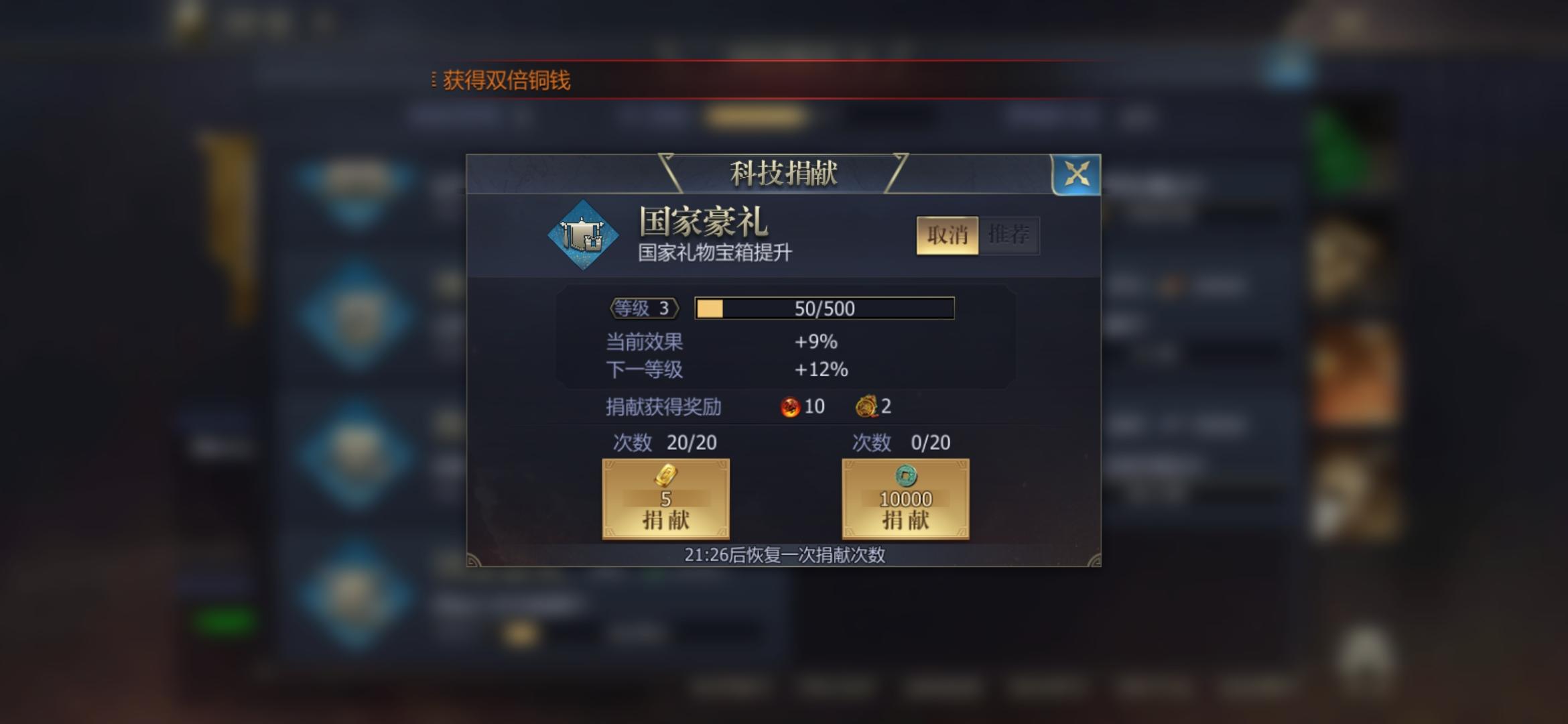
Task: Expand the 等级 3 level badge
Action: (x=643, y=308)
